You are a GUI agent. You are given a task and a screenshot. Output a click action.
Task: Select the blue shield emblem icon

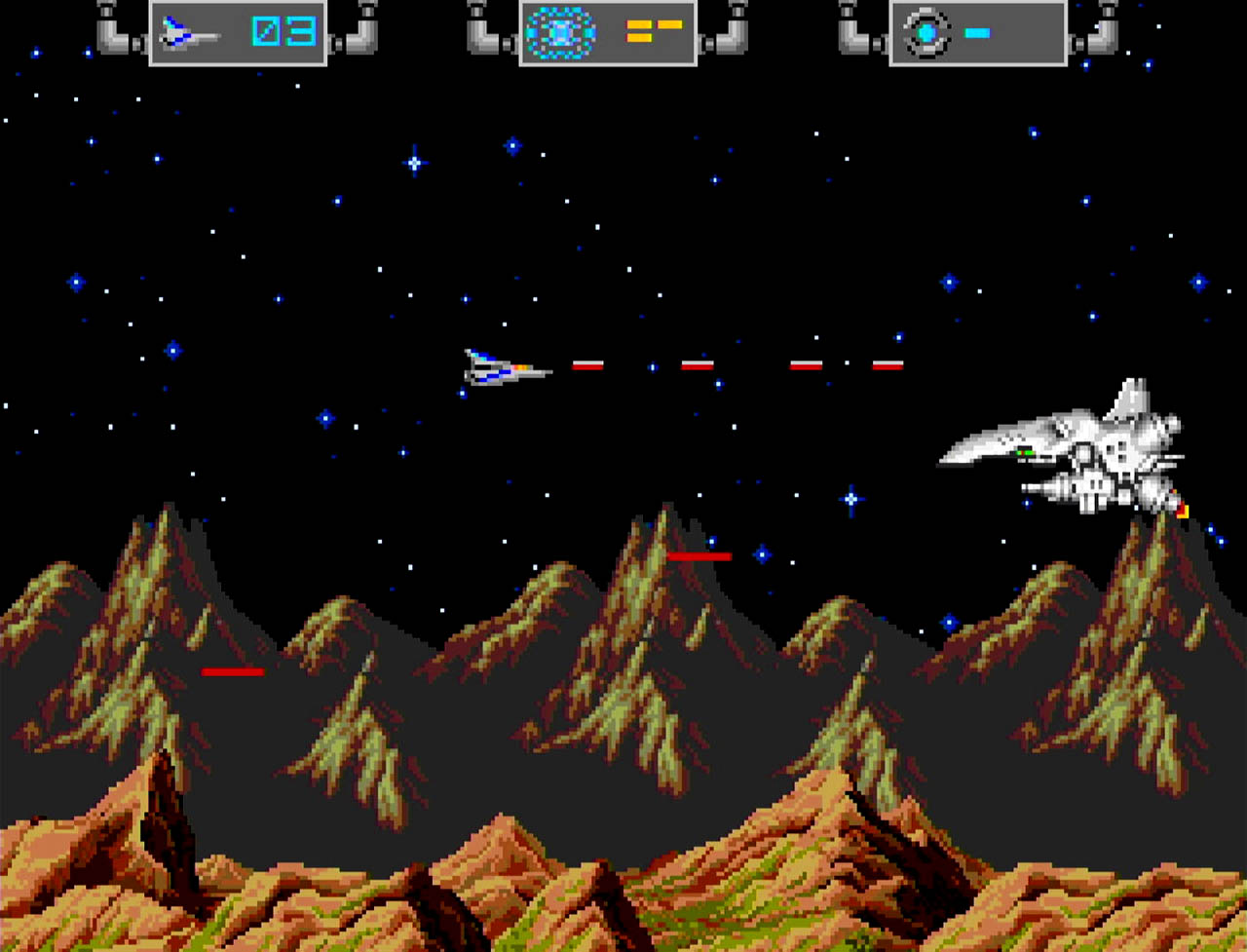click(560, 33)
